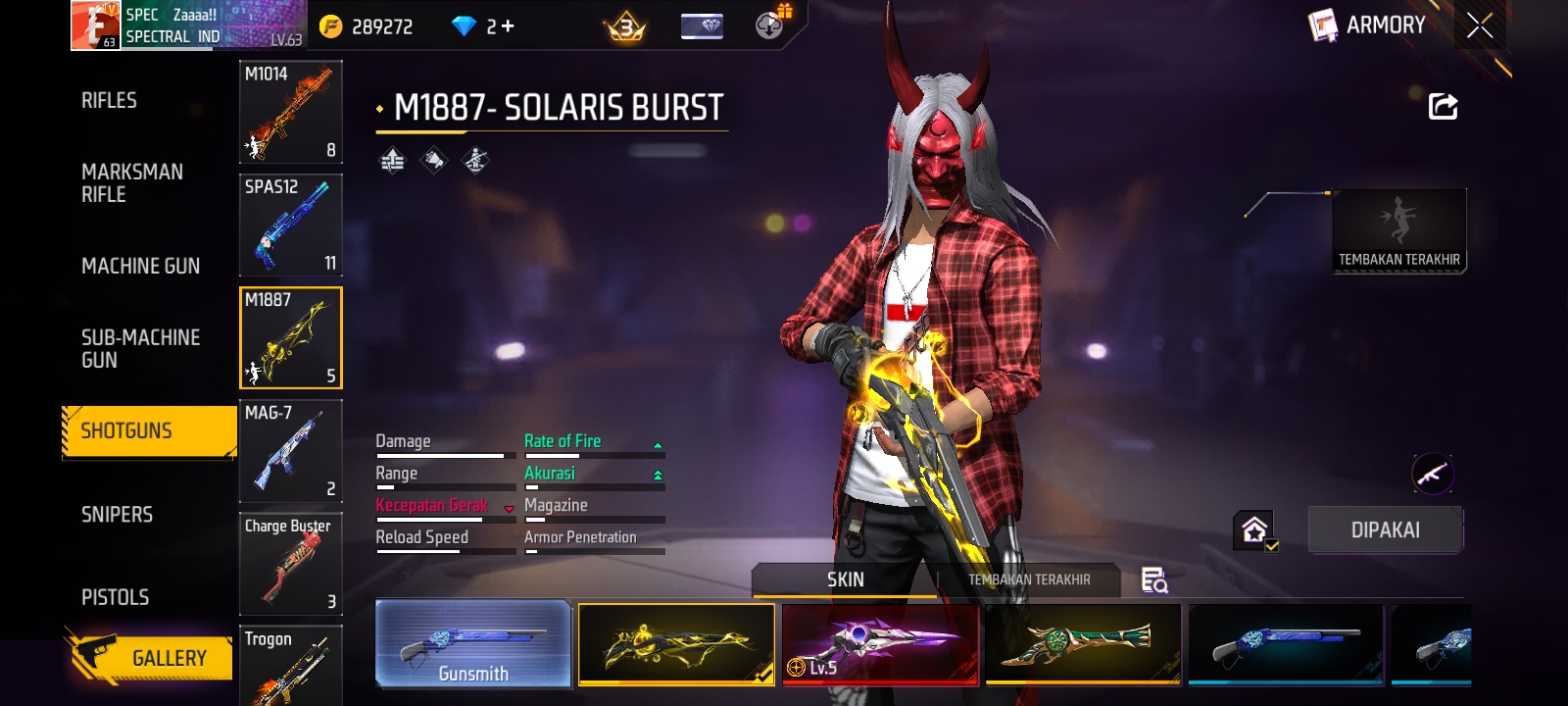Show the Sub-Machine Gun category
1568x706 pixels.
140,349
